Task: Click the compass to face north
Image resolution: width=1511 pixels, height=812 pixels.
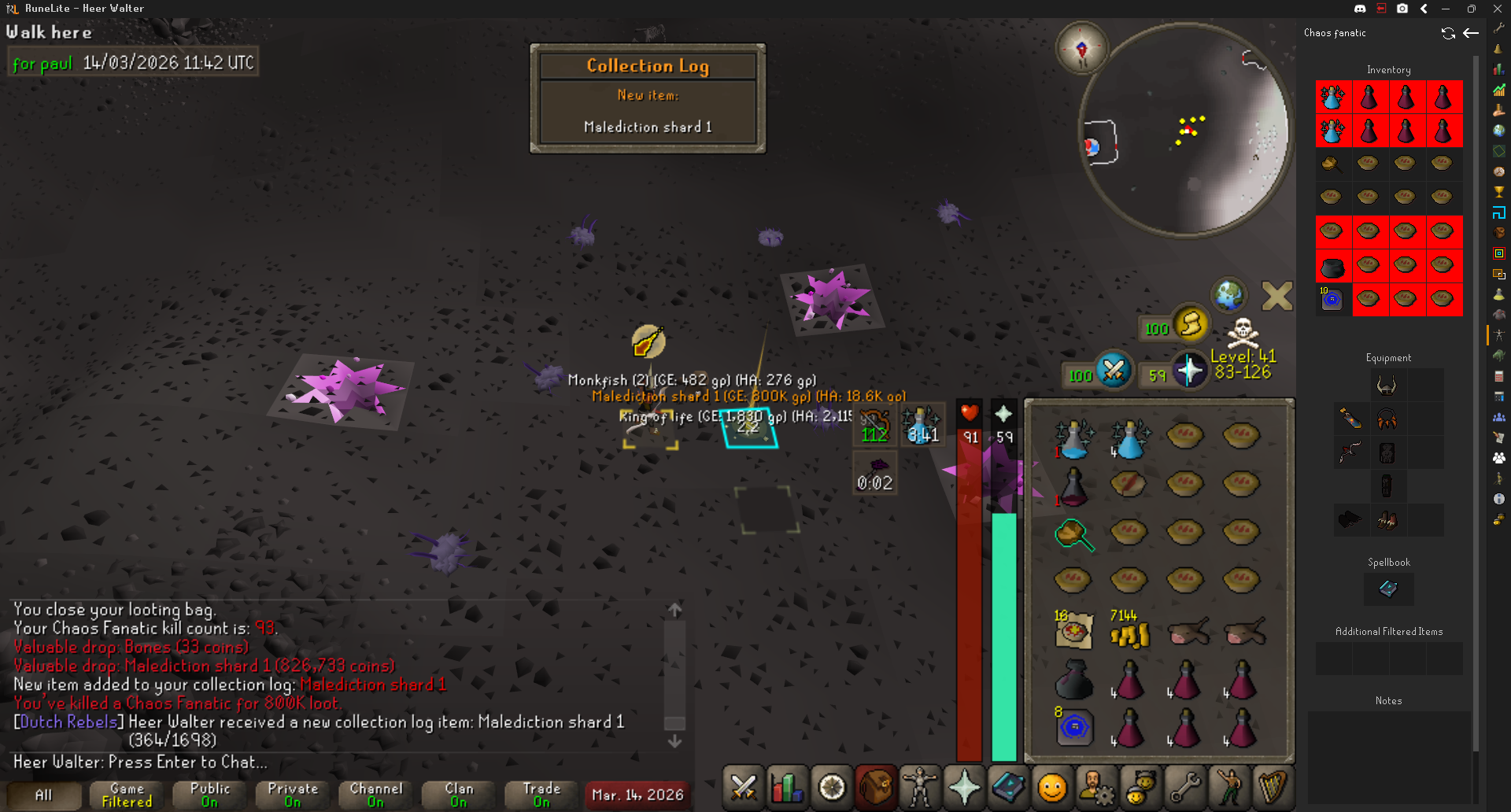Action: click(1081, 49)
